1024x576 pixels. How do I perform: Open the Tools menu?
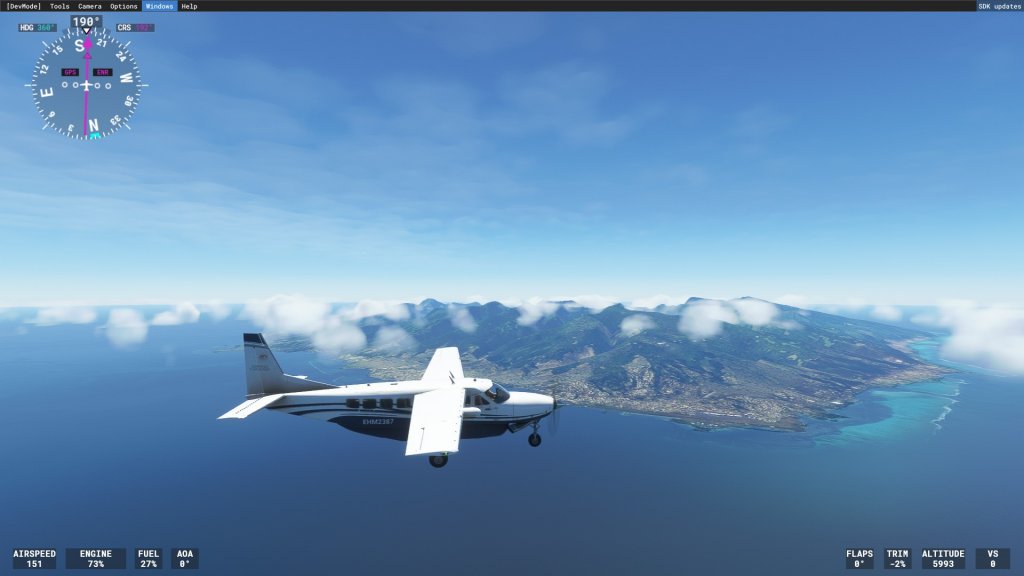point(60,6)
